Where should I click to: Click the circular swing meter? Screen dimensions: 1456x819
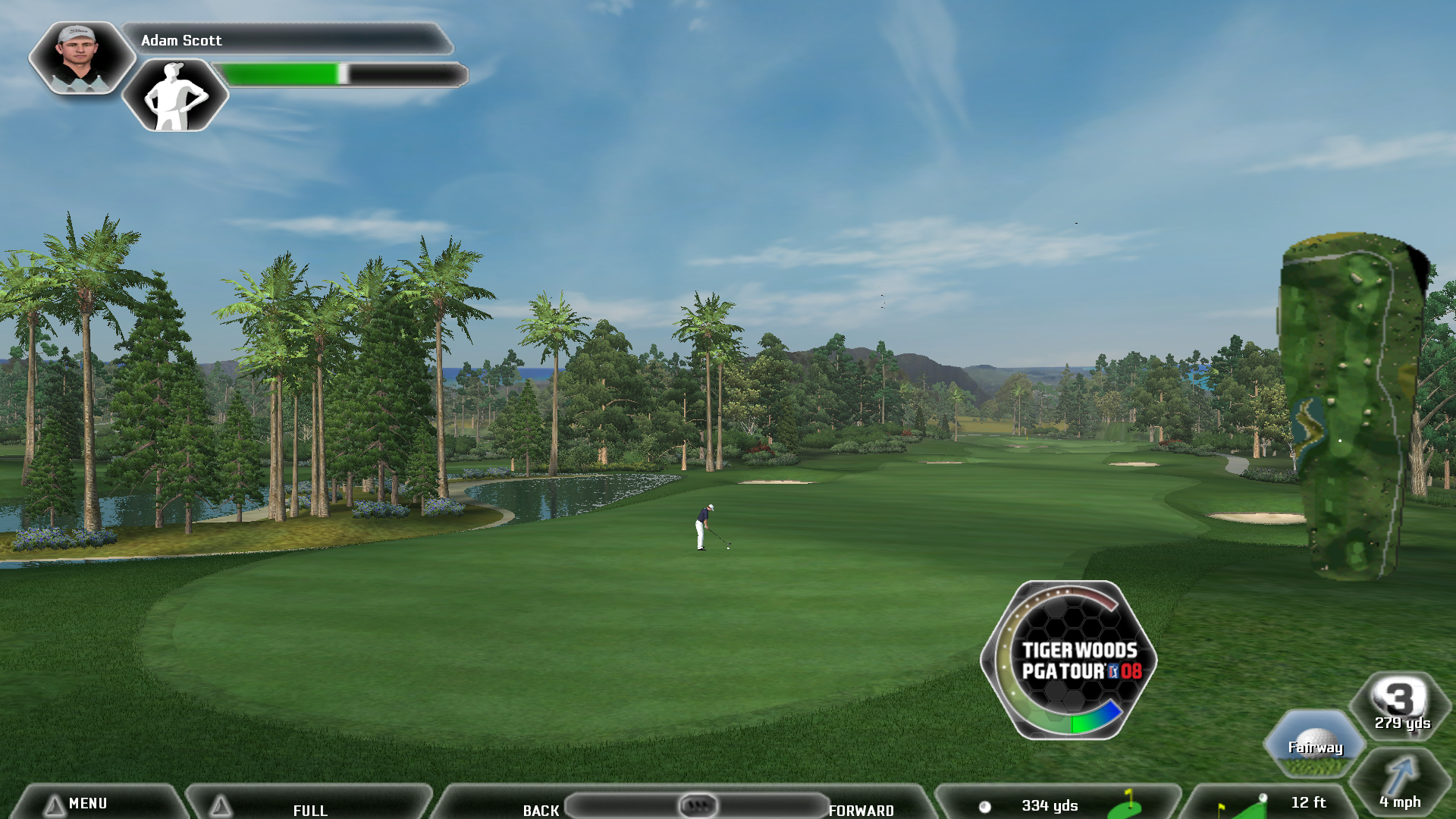(1068, 661)
